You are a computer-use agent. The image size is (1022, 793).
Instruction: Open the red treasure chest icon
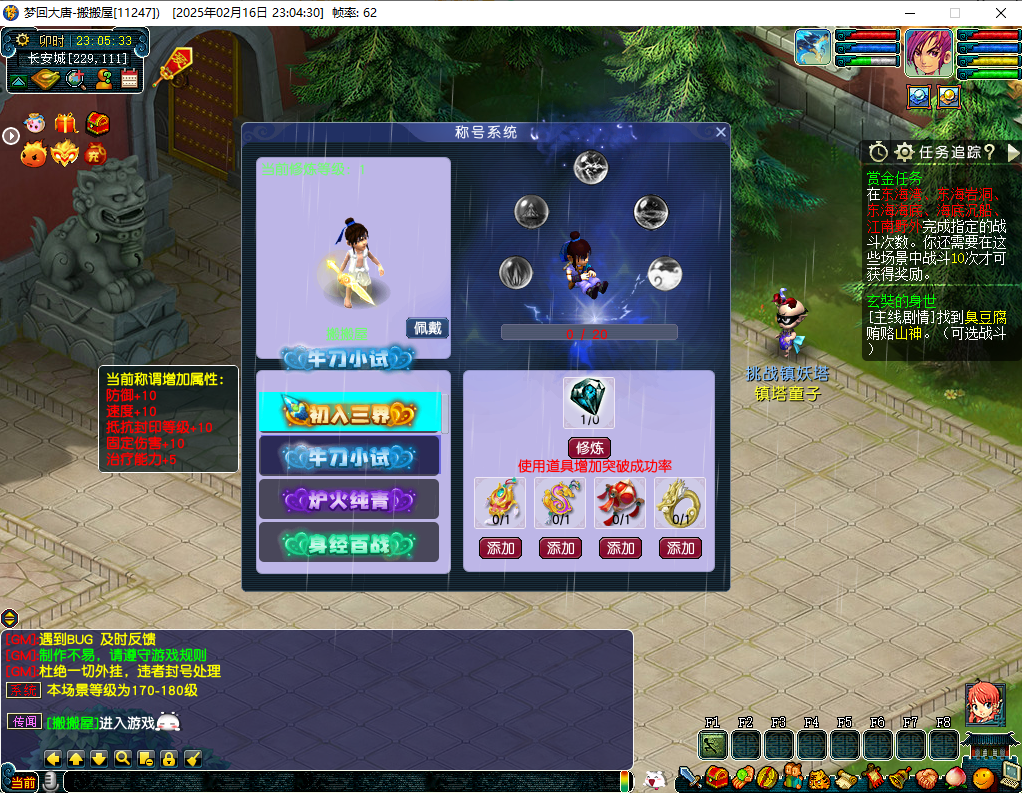[x=97, y=123]
